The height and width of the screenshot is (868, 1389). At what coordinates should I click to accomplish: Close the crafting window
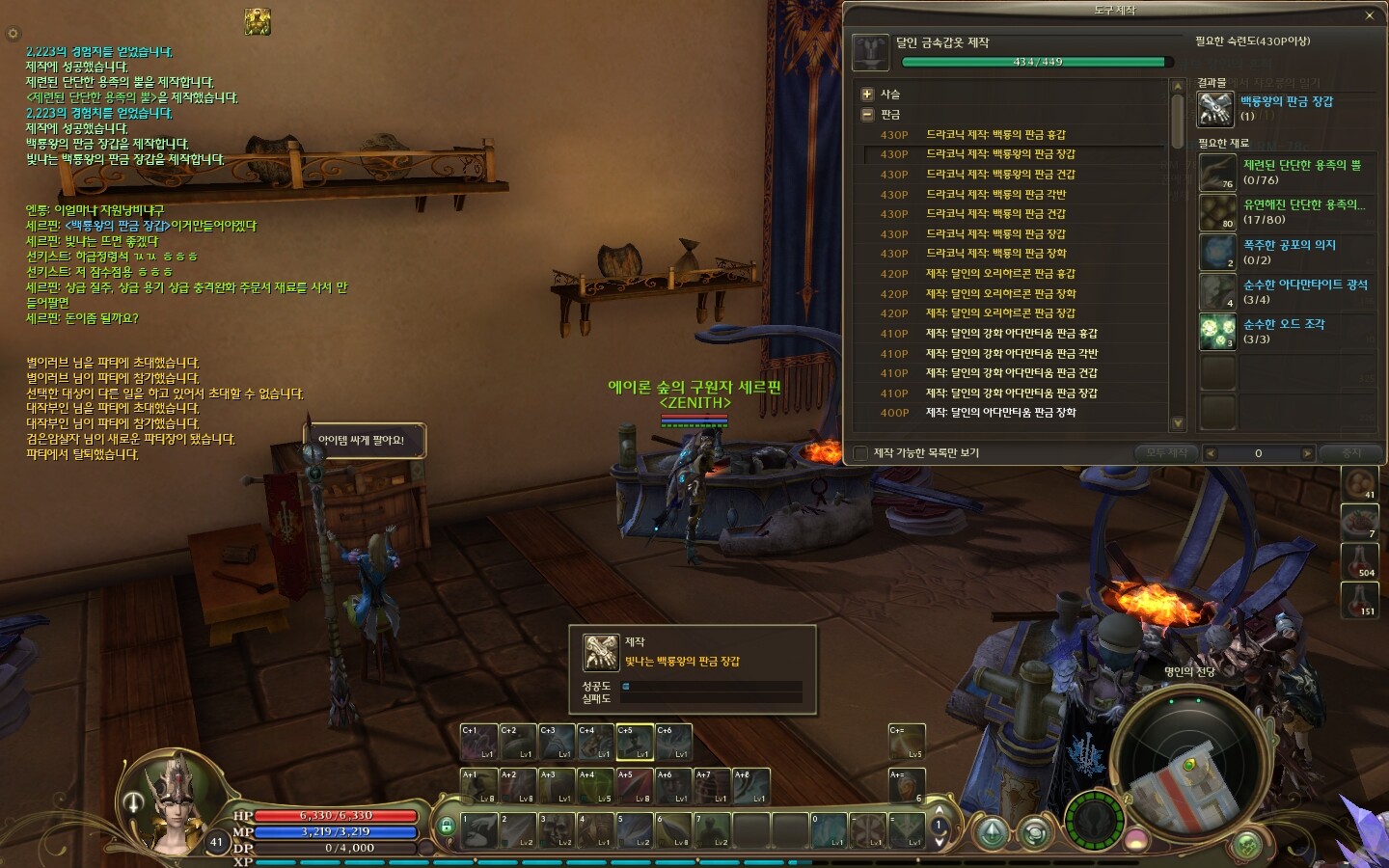pyautogui.click(x=1369, y=15)
